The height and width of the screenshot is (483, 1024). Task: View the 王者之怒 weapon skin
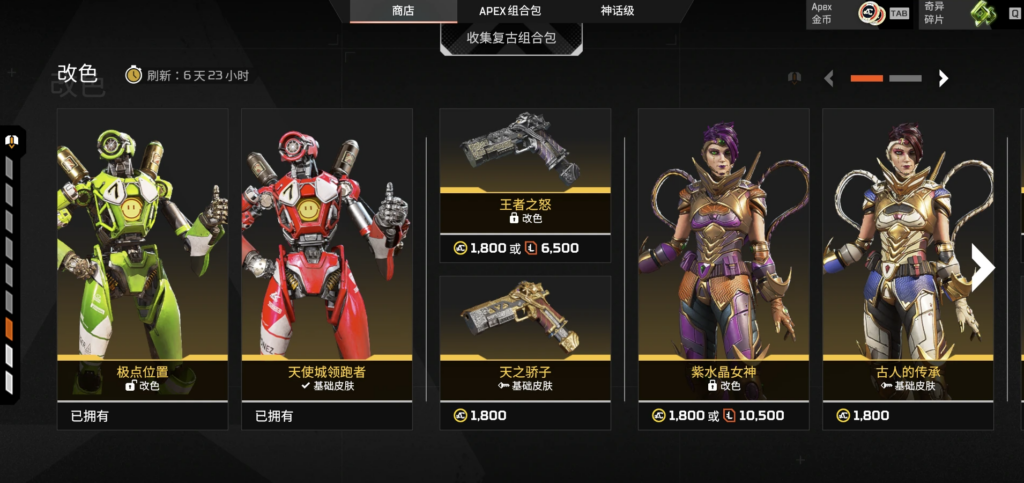coord(525,185)
